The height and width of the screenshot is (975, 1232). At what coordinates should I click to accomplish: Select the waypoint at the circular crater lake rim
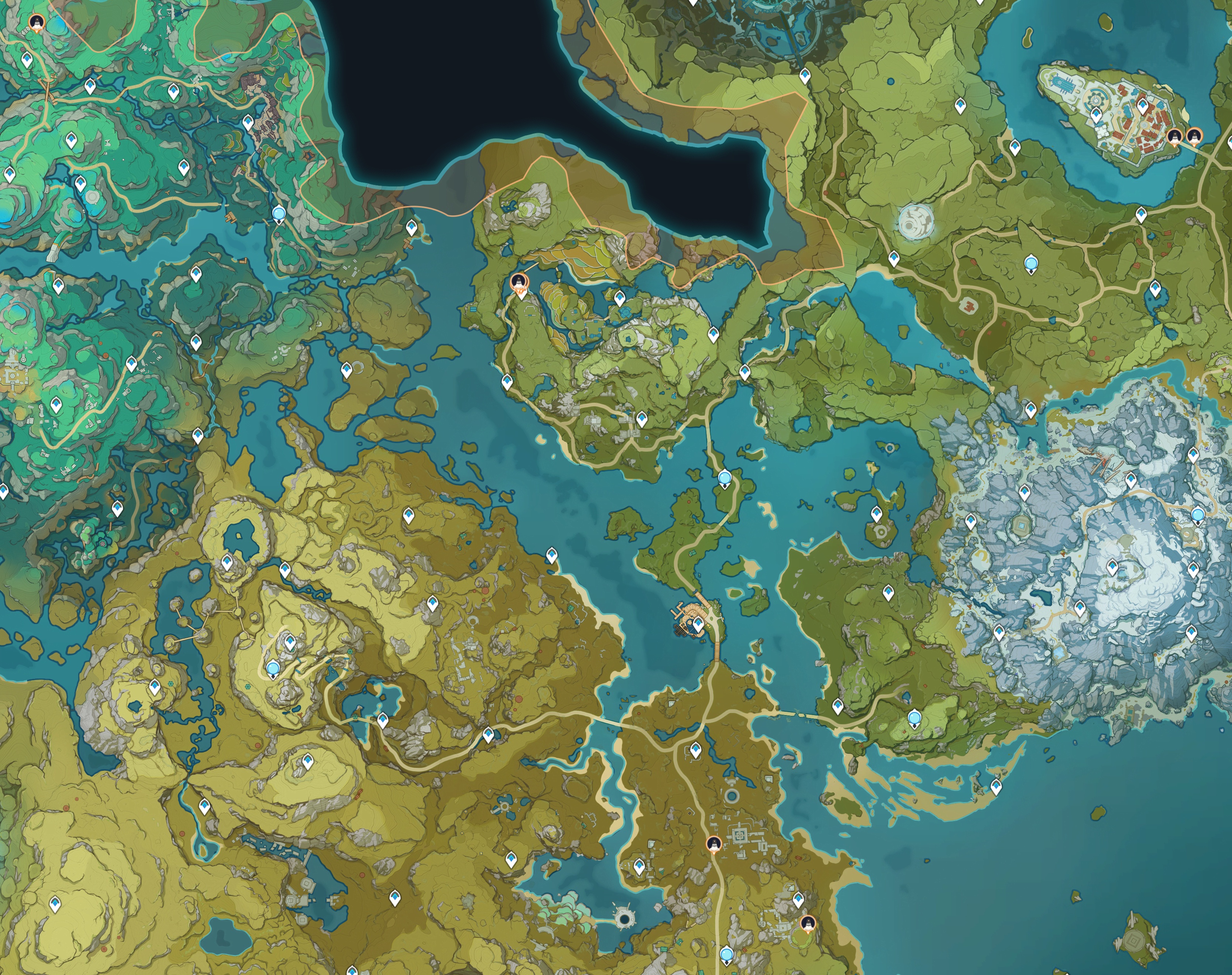pos(227,562)
